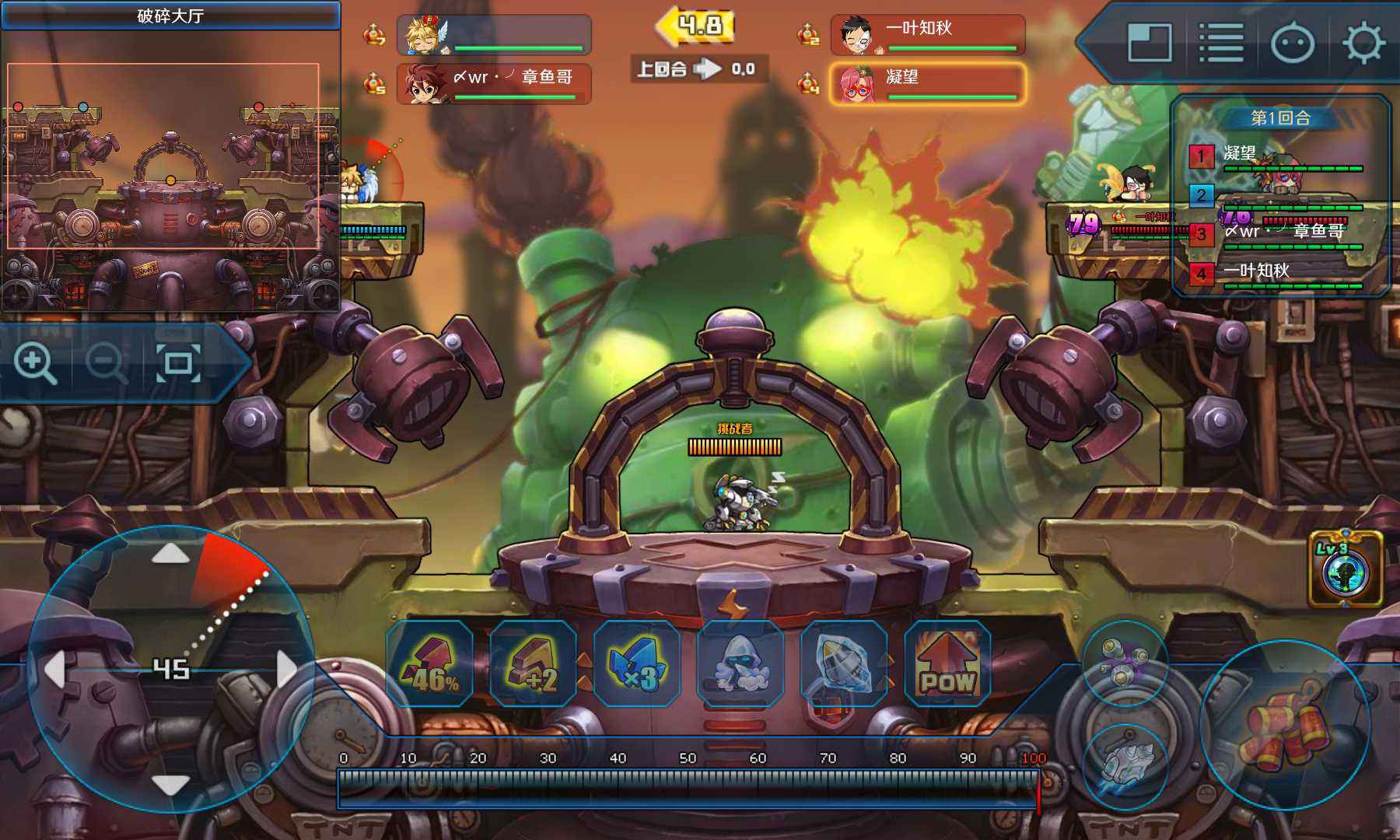The height and width of the screenshot is (840, 1400).
Task: Move character right with right arrow
Action: [286, 669]
